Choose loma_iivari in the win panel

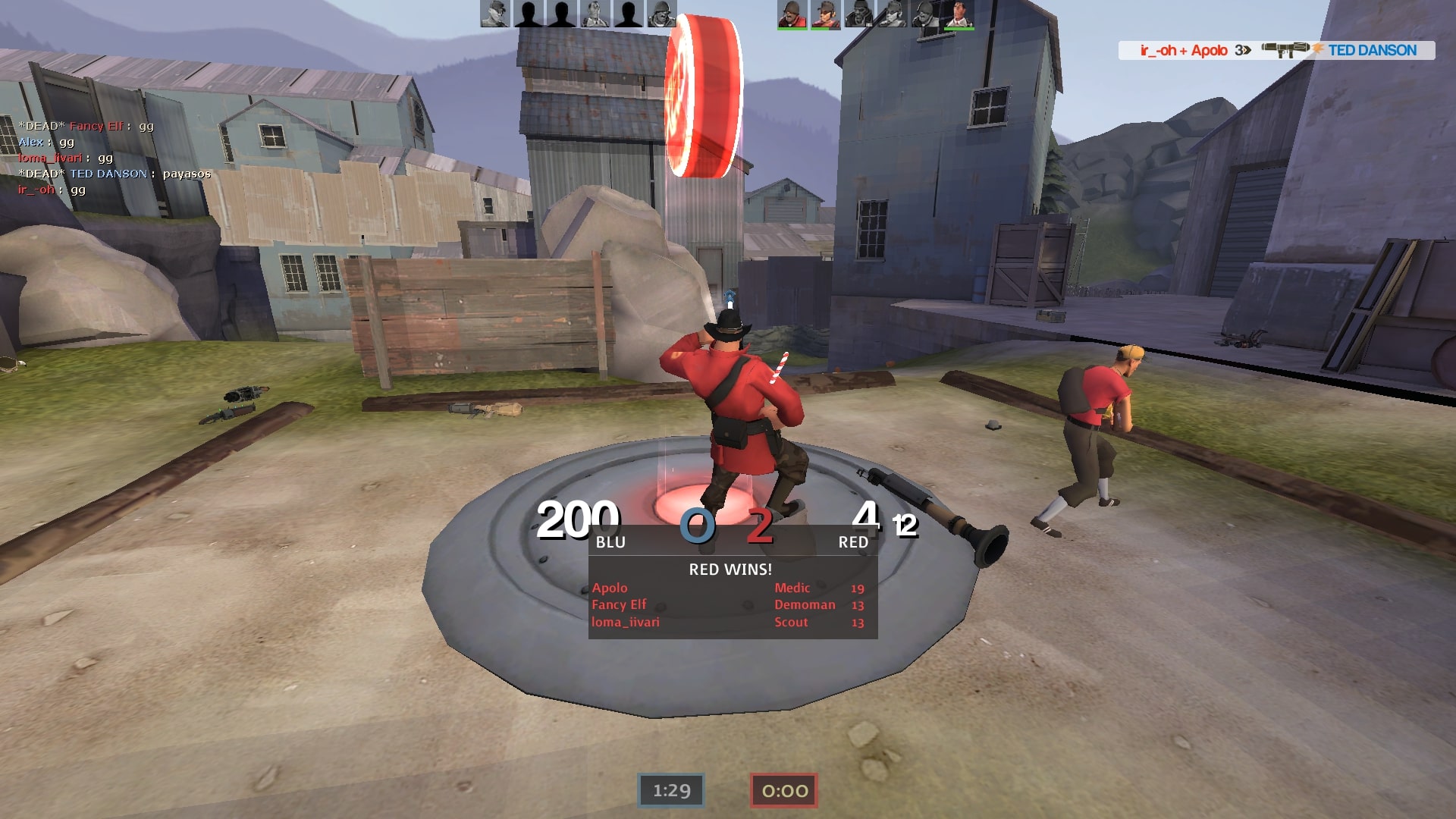tap(626, 622)
